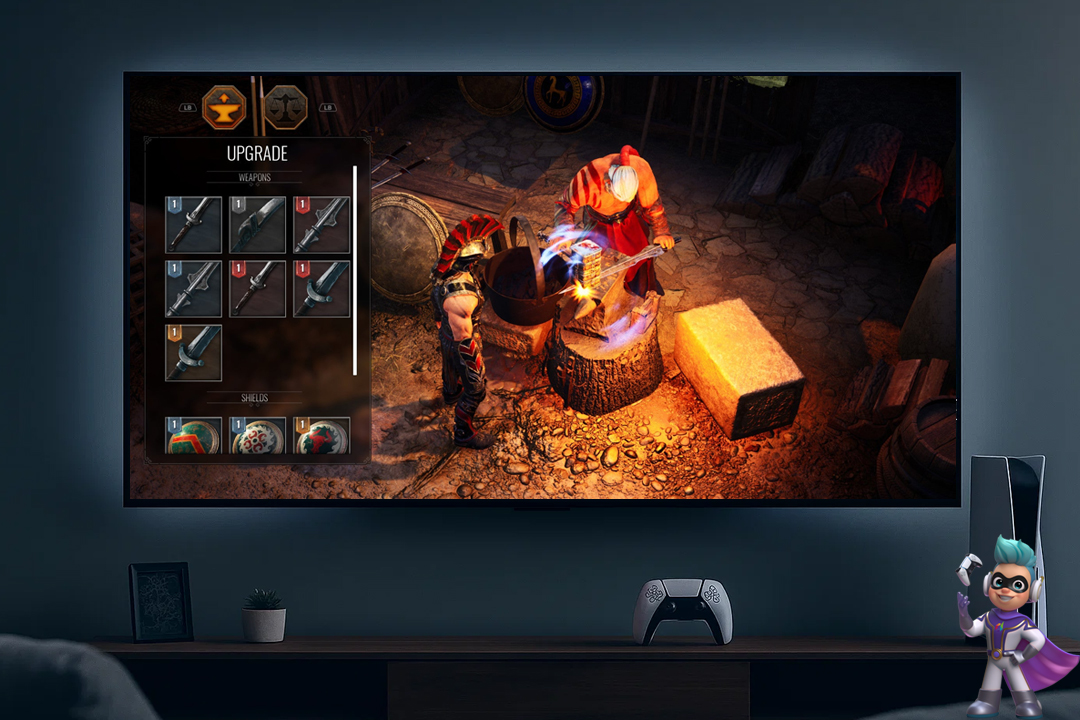Viewport: 1080px width, 720px height.
Task: Select the green and red striped shield
Action: pyautogui.click(x=193, y=436)
